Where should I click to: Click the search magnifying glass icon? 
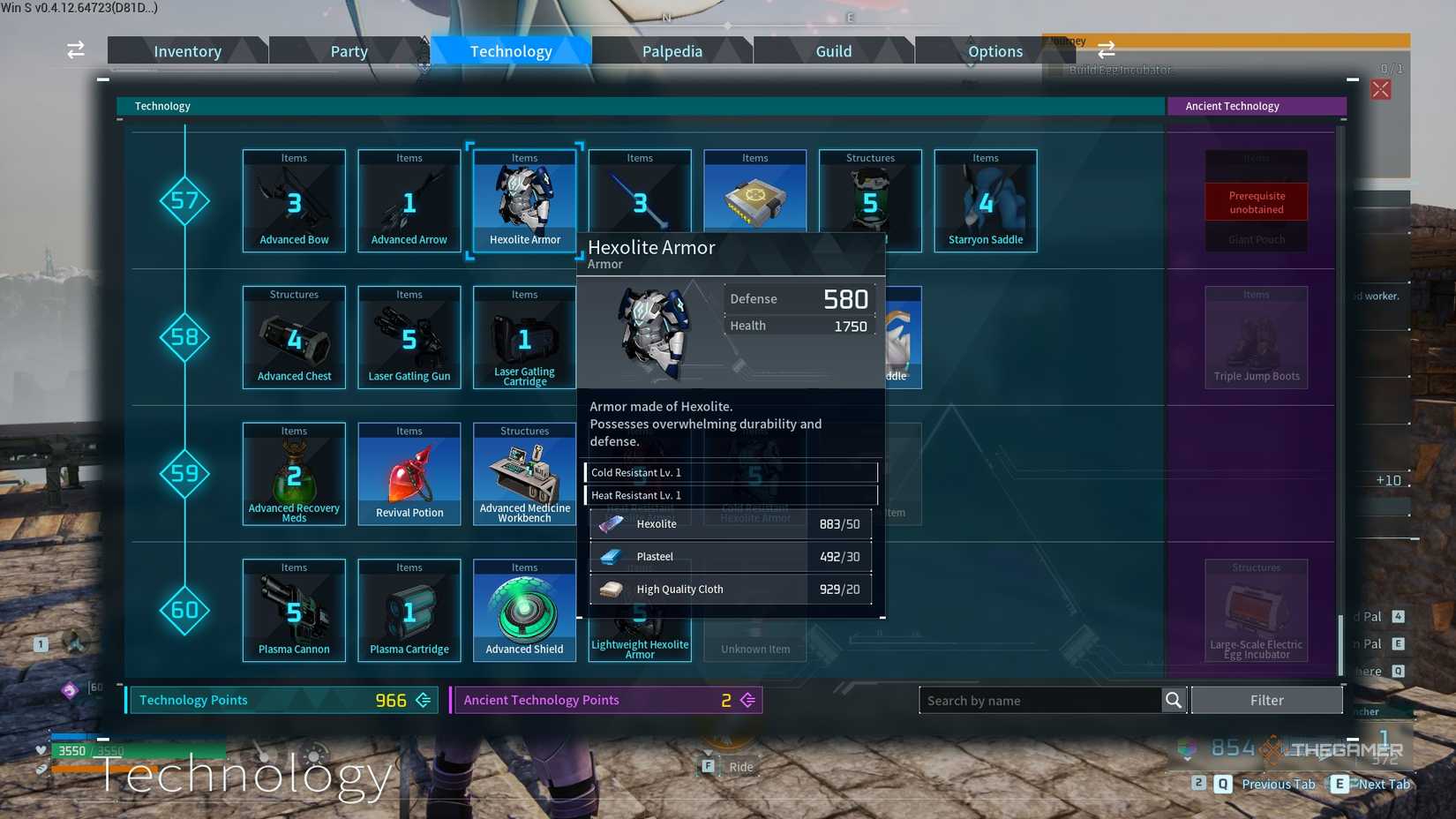1174,700
